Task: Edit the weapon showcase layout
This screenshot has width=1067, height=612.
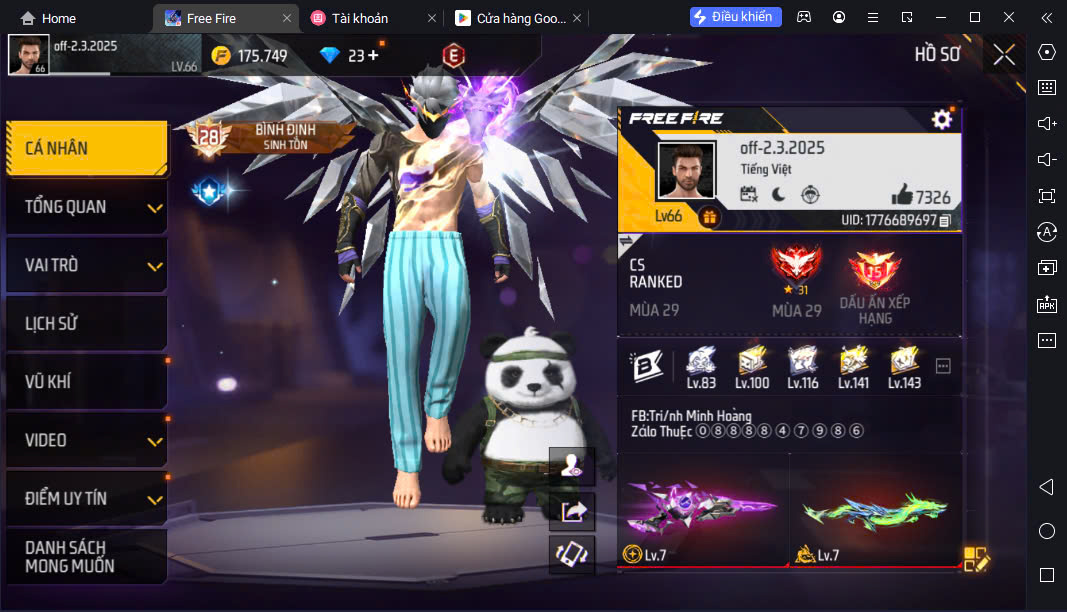Action: tap(975, 559)
